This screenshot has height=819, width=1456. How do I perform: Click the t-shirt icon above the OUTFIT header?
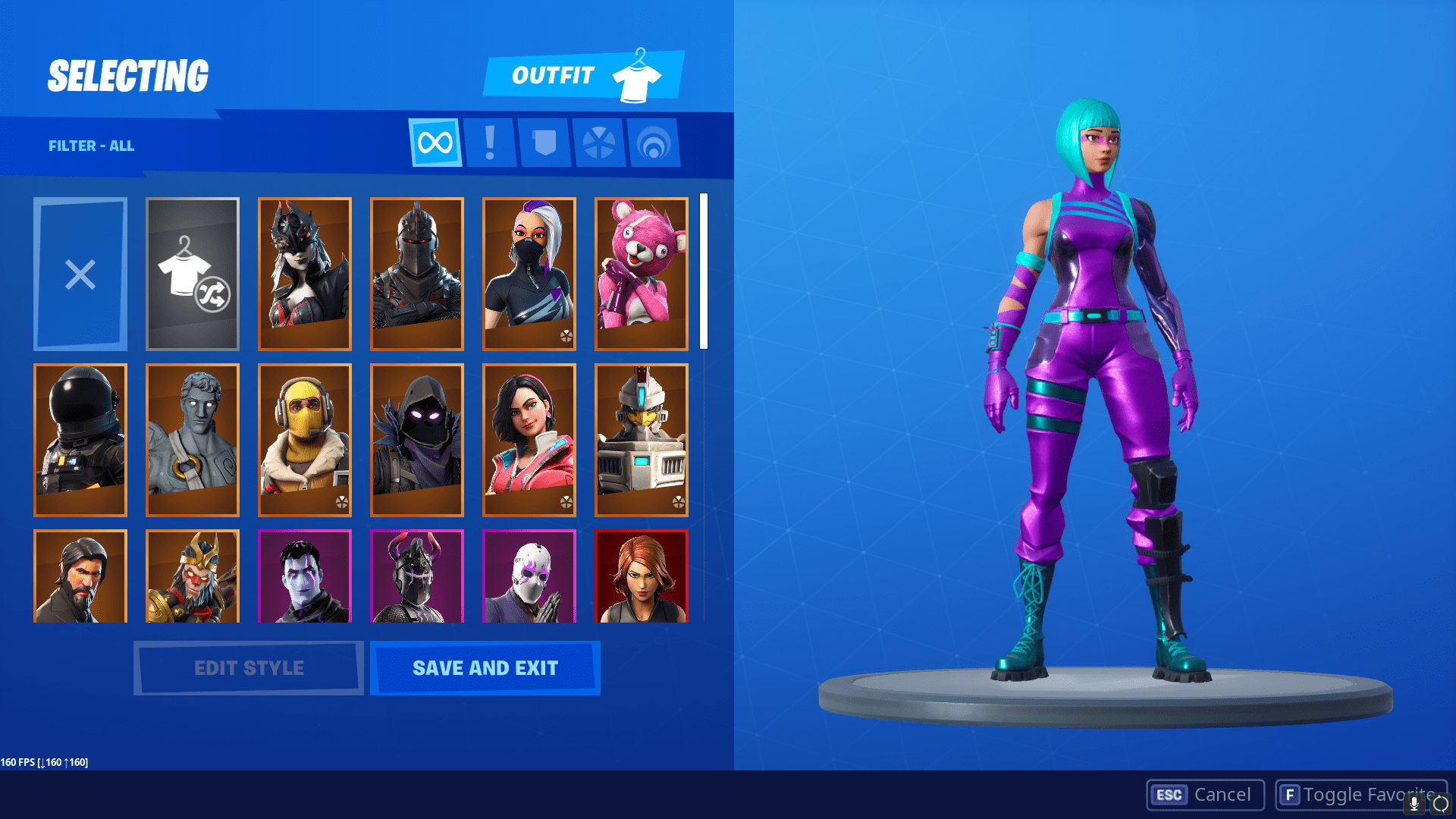pos(641,74)
